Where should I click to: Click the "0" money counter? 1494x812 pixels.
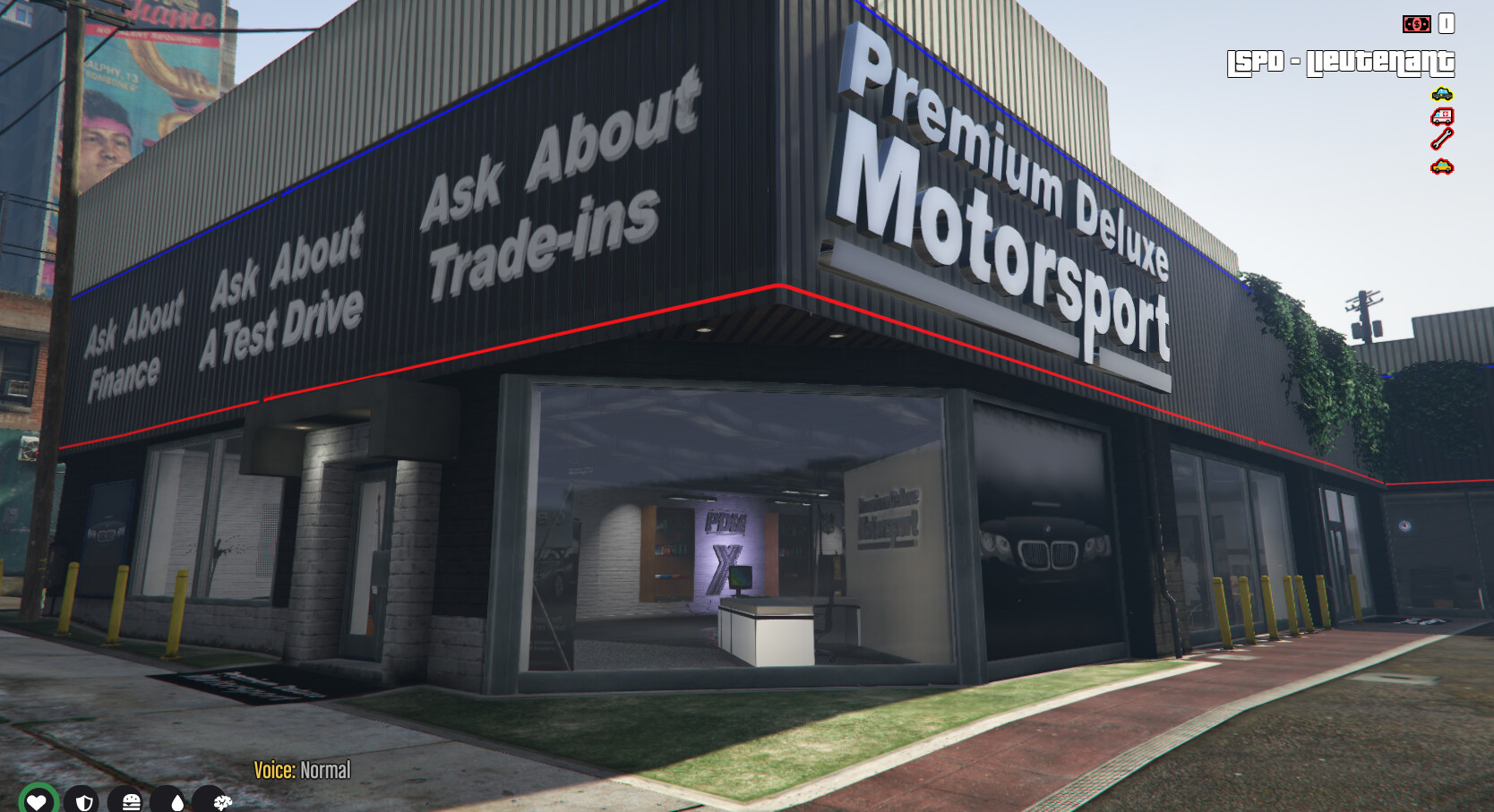[1447, 25]
